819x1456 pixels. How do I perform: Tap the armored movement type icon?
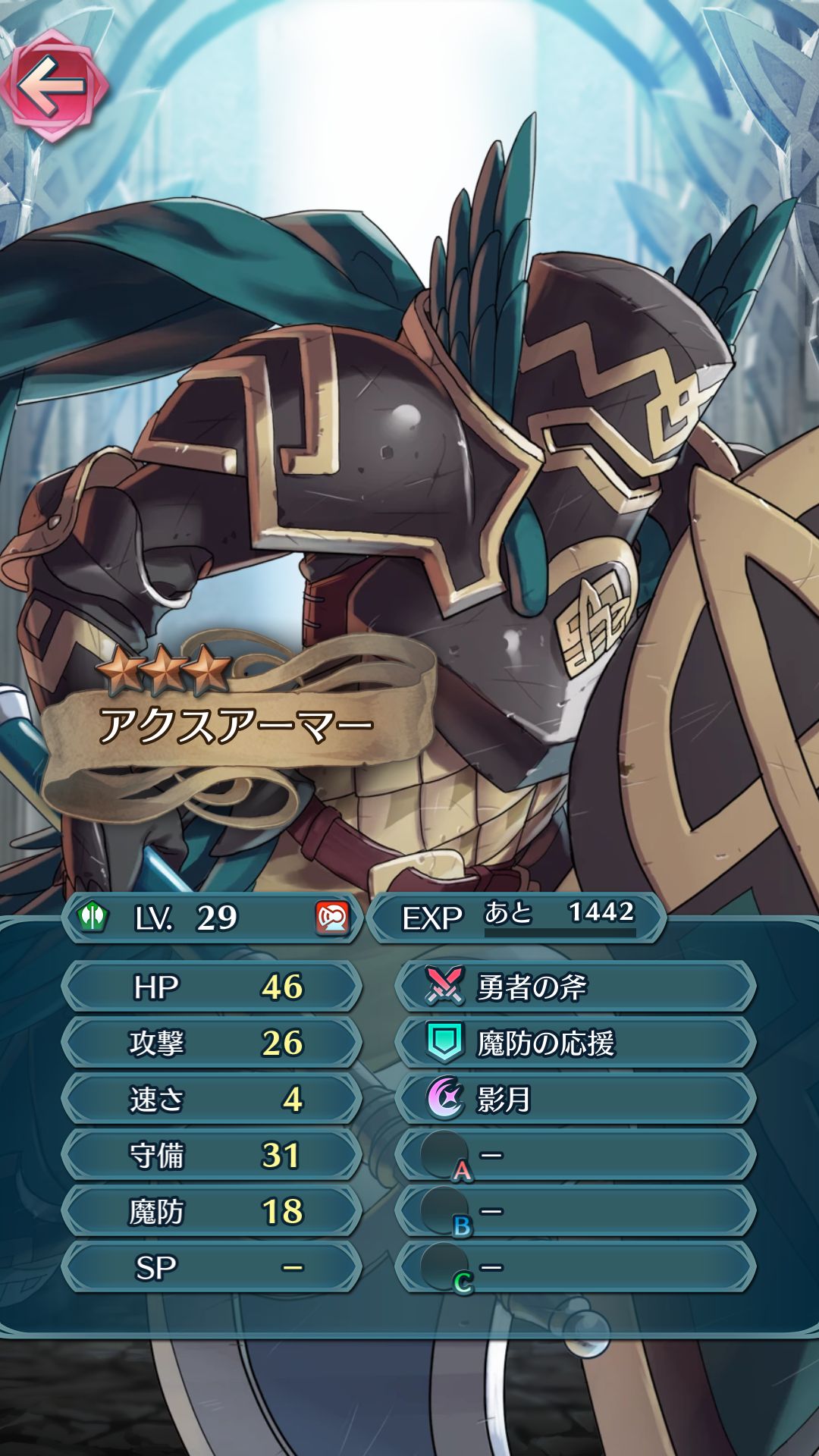[x=331, y=918]
